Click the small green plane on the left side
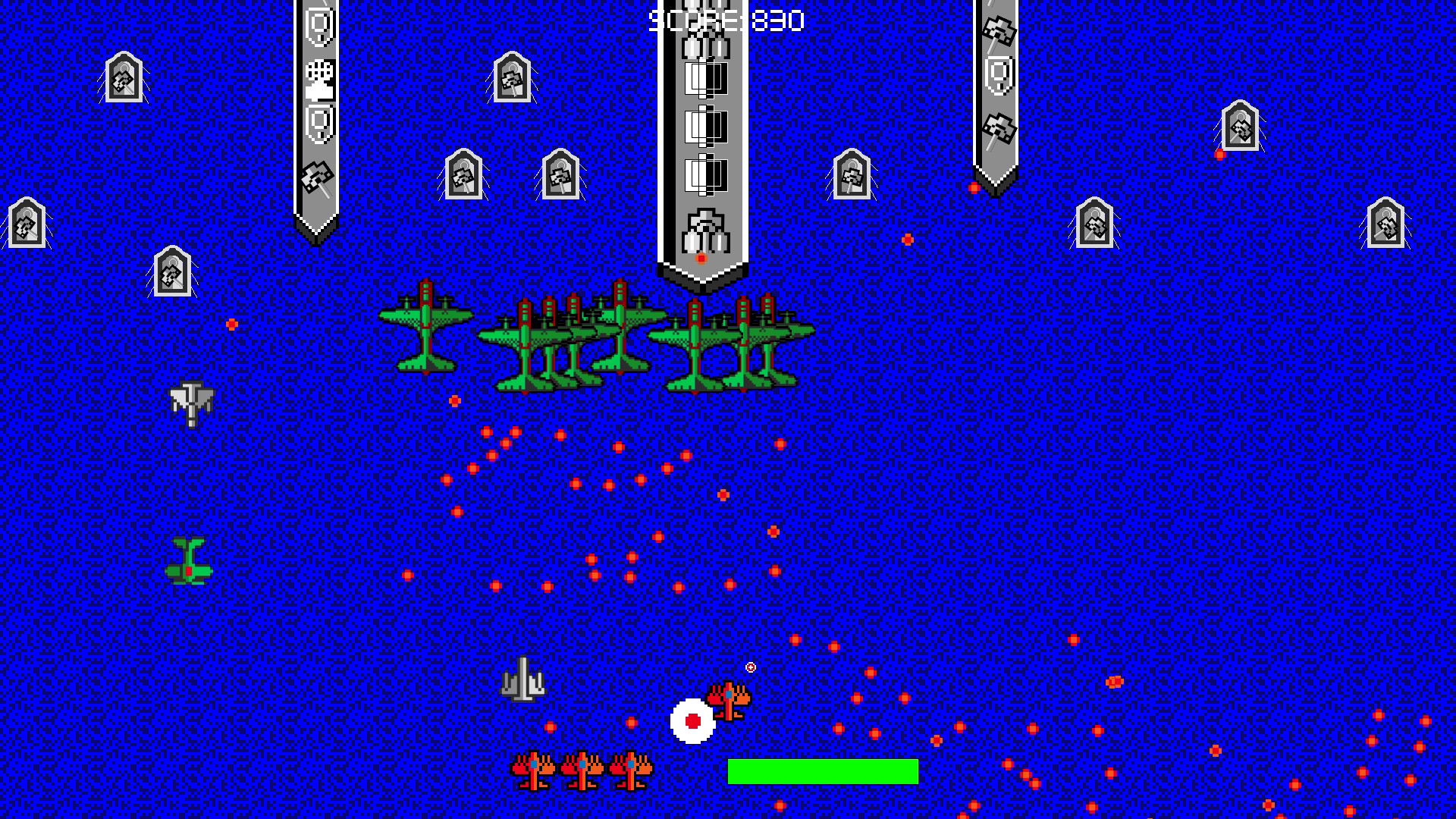The height and width of the screenshot is (819, 1456). (190, 561)
